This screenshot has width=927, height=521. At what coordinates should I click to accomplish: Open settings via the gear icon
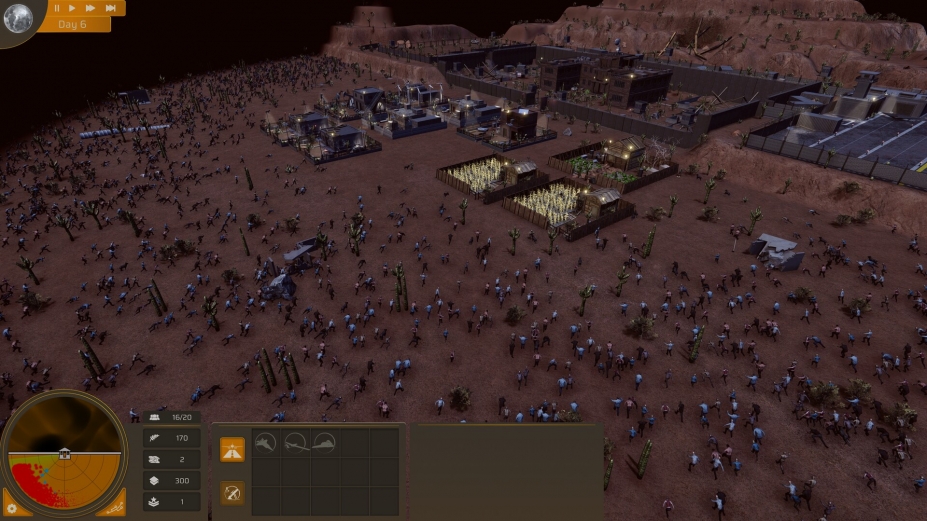click(x=13, y=507)
